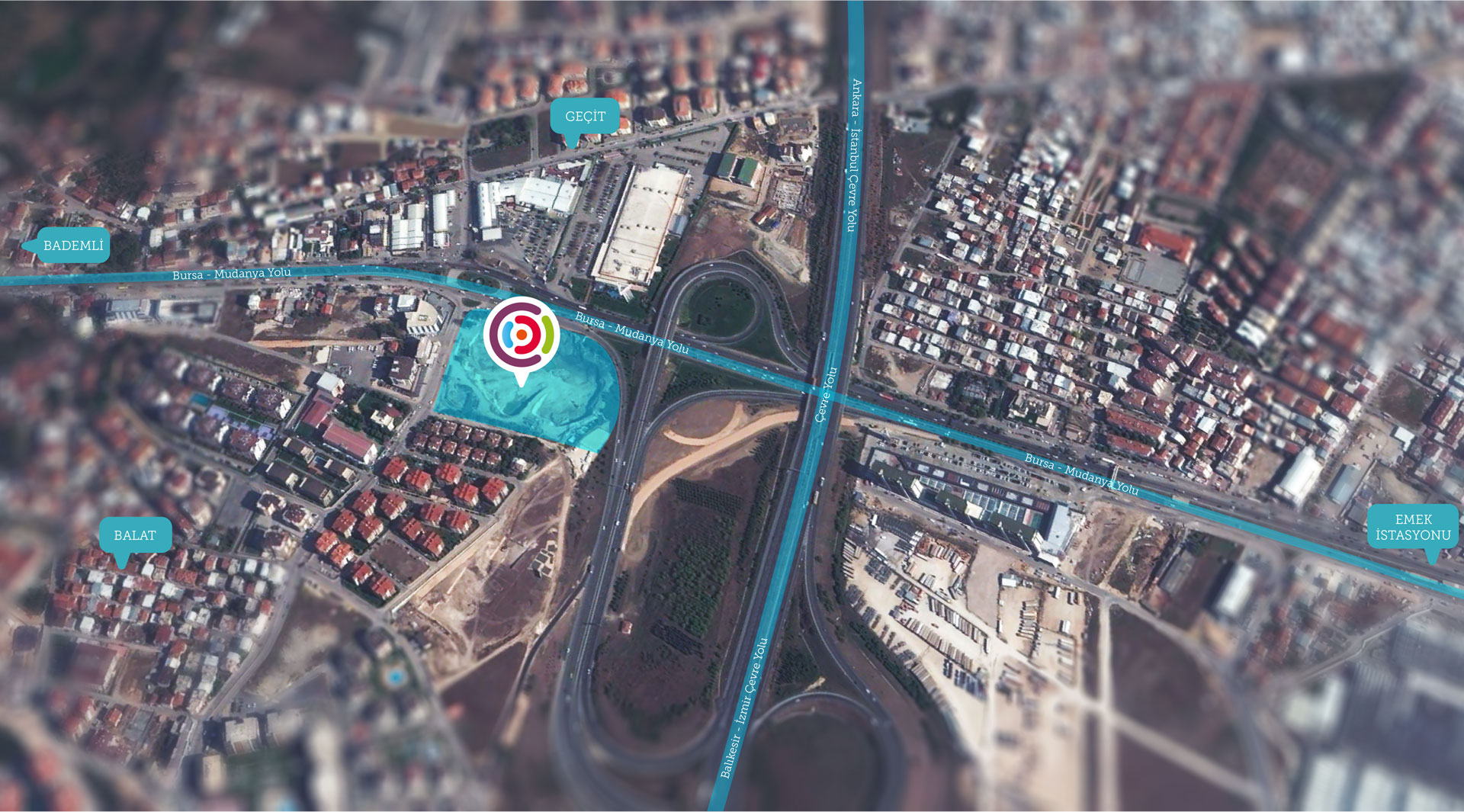
Task: Click the BADEMLİ direction label
Action: pyautogui.click(x=72, y=246)
